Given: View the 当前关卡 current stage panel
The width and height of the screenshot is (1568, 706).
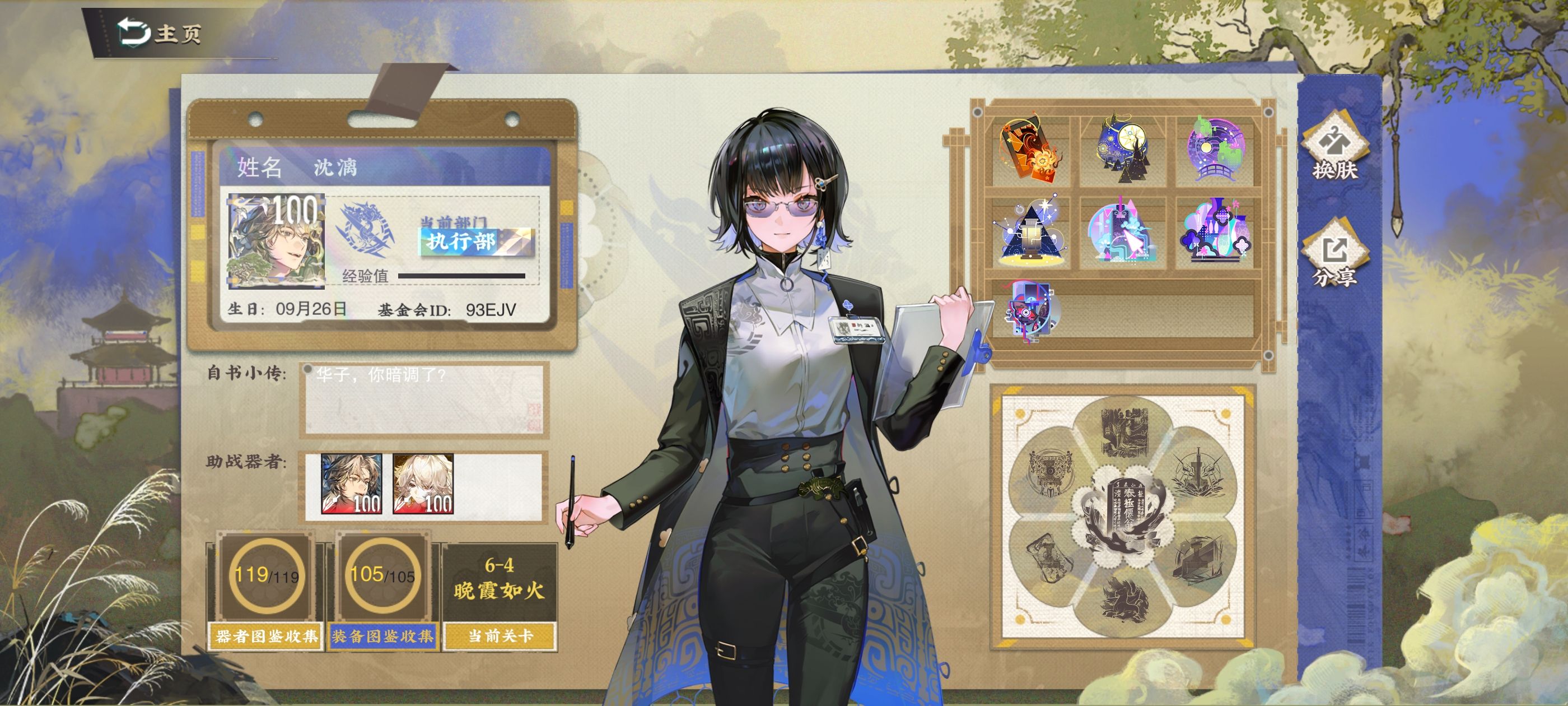Looking at the screenshot, I should pos(499,596).
